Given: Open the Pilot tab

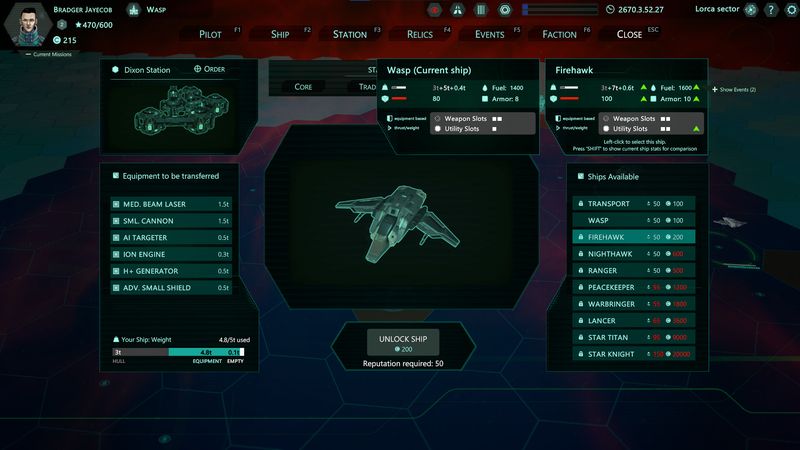Looking at the screenshot, I should click(210, 34).
